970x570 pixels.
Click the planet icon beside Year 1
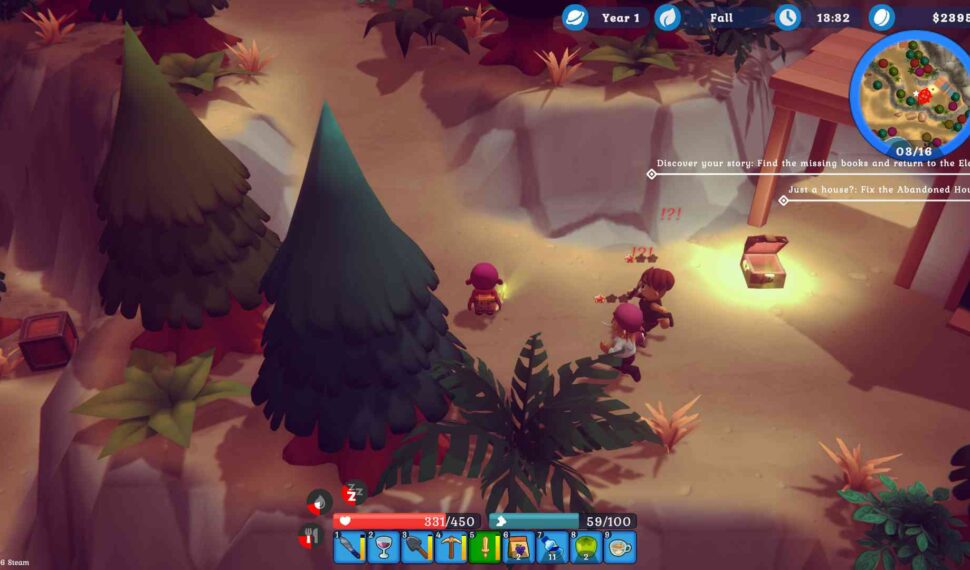coord(575,18)
